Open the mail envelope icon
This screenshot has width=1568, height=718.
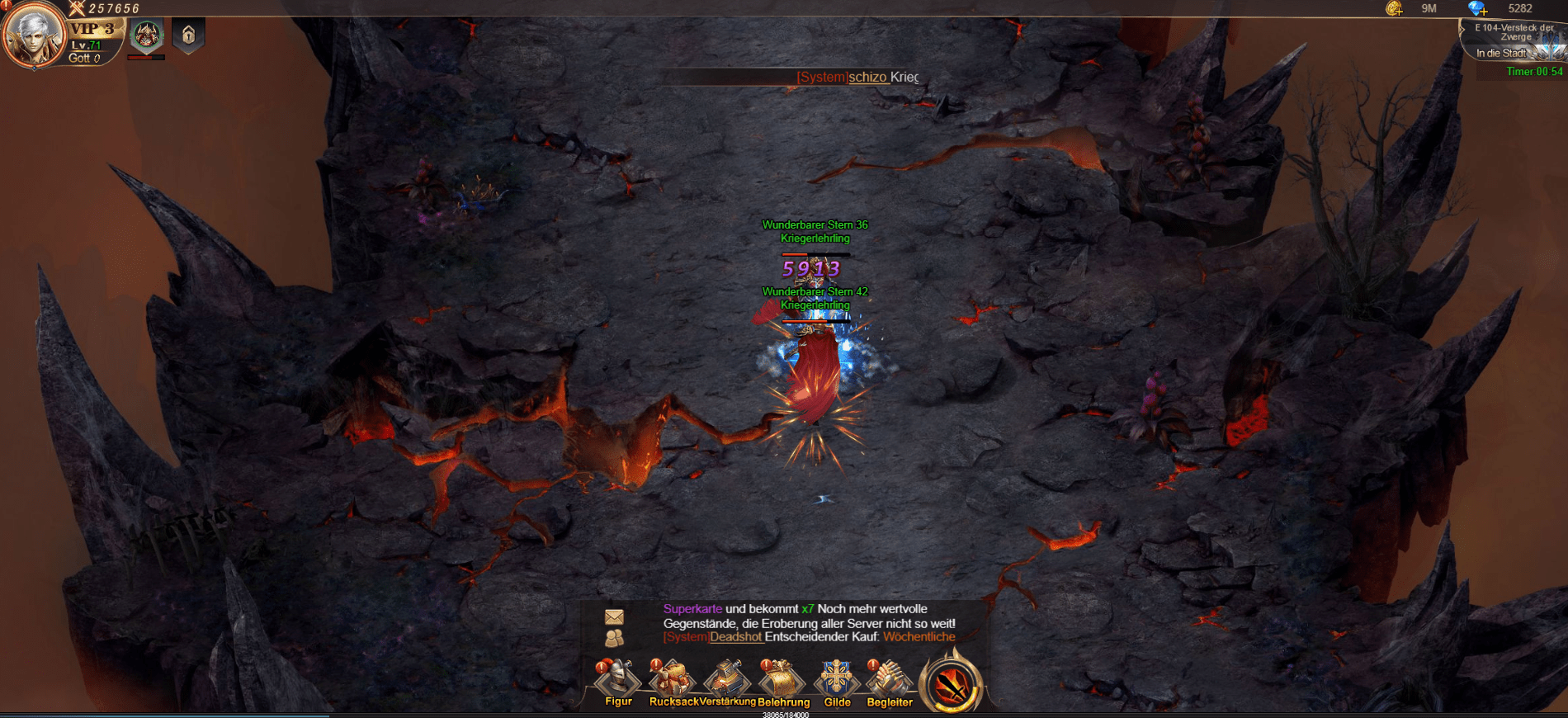point(614,616)
